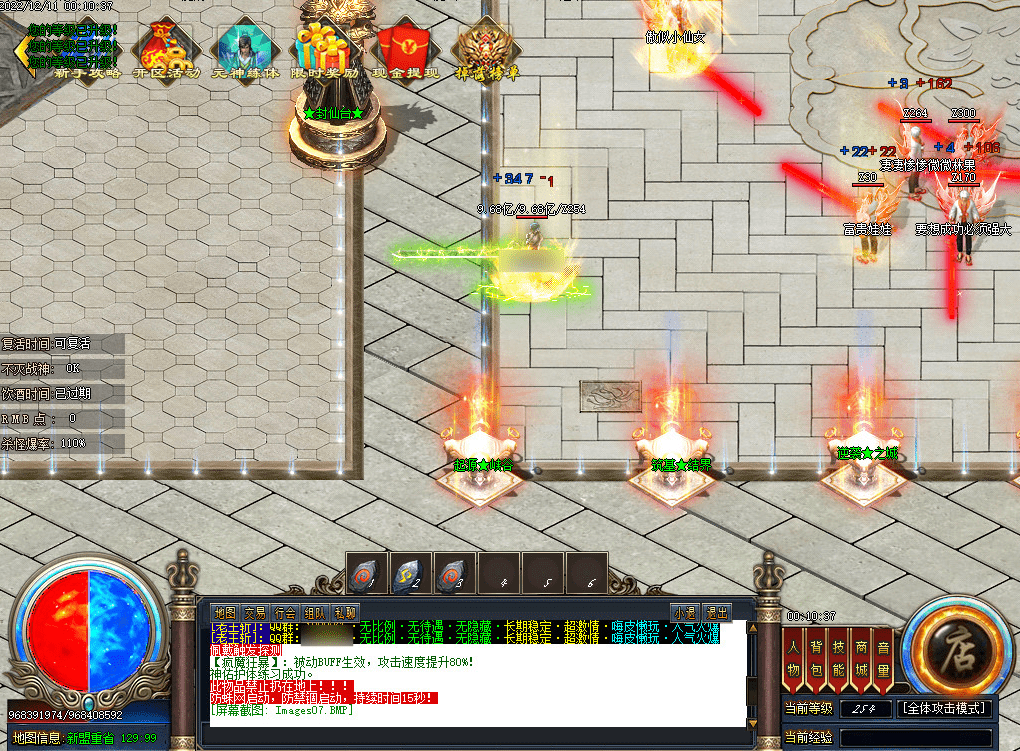The image size is (1020, 751).
Task: Click the 小退 logout button
Action: [x=684, y=612]
